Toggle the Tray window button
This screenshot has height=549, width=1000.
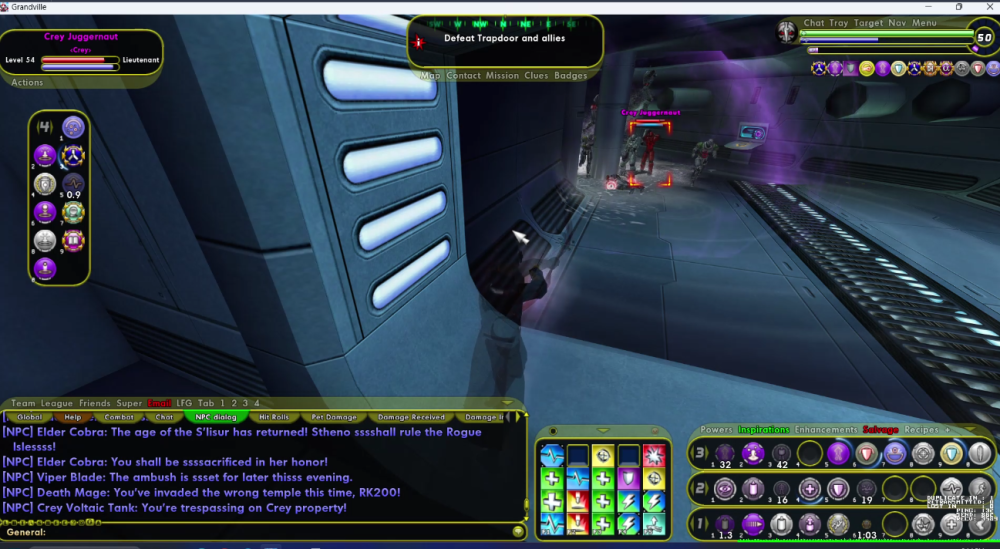(838, 23)
